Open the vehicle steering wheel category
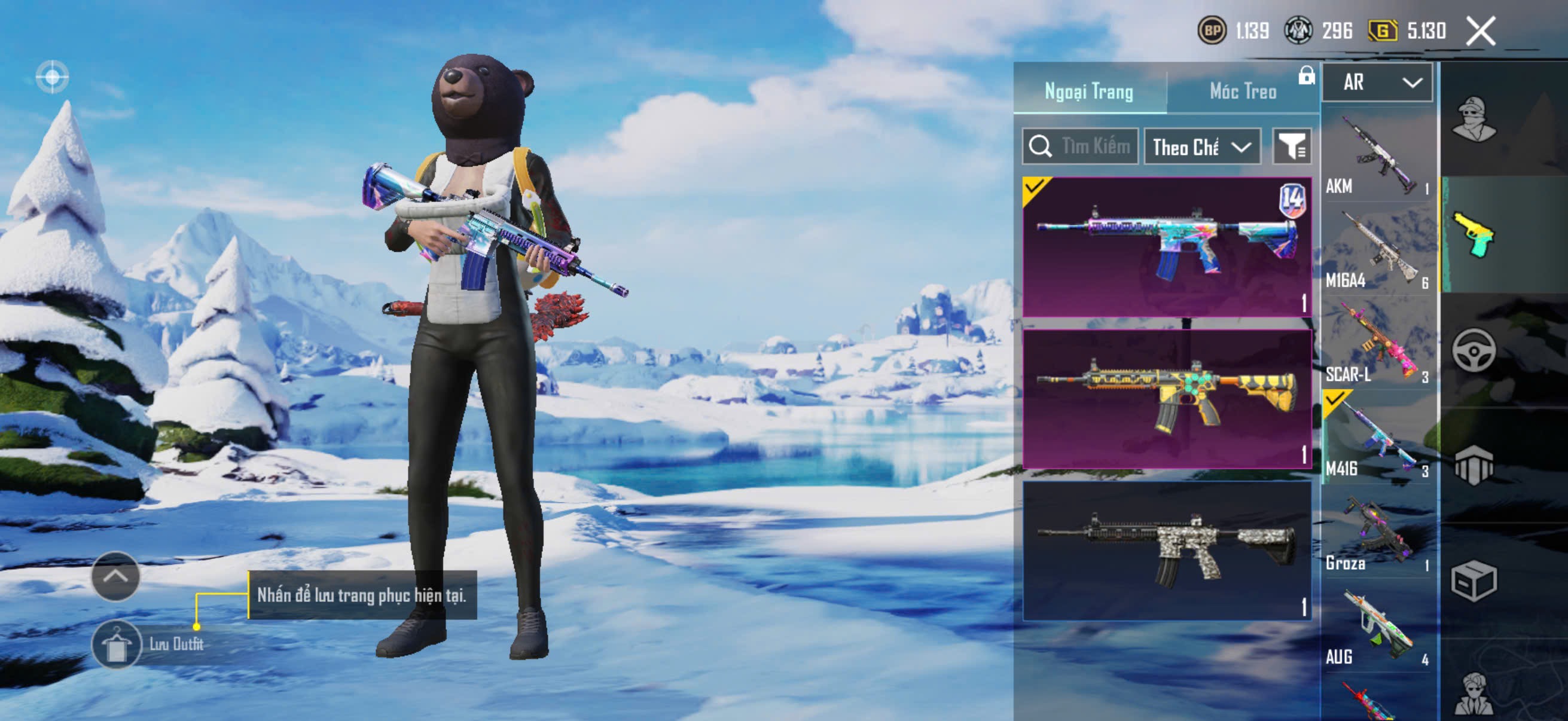The width and height of the screenshot is (1568, 721). (x=1473, y=350)
